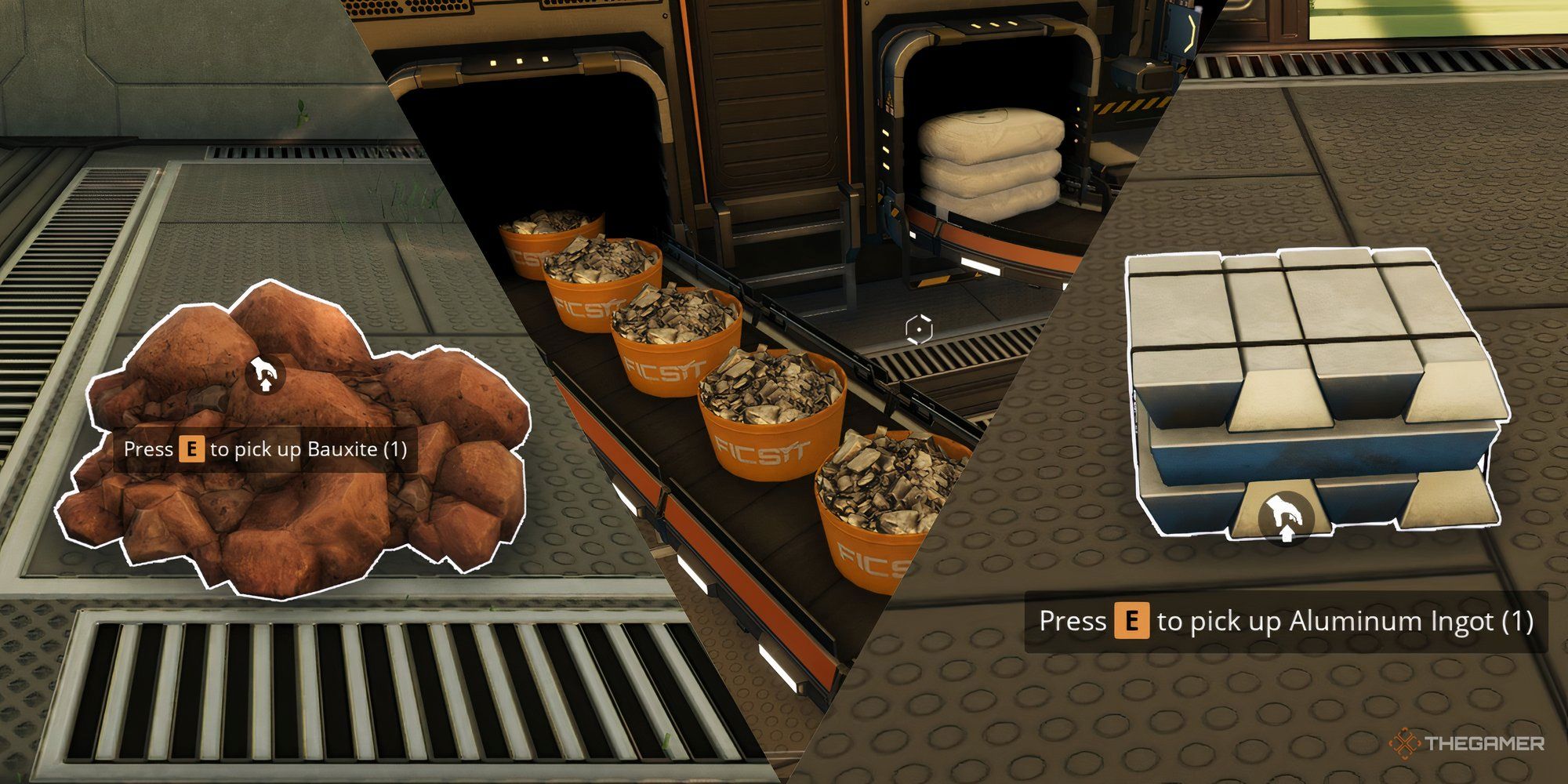Screen dimensions: 1568x784
Task: Toggle the indicator lights above the left doorway
Action: click(517, 59)
